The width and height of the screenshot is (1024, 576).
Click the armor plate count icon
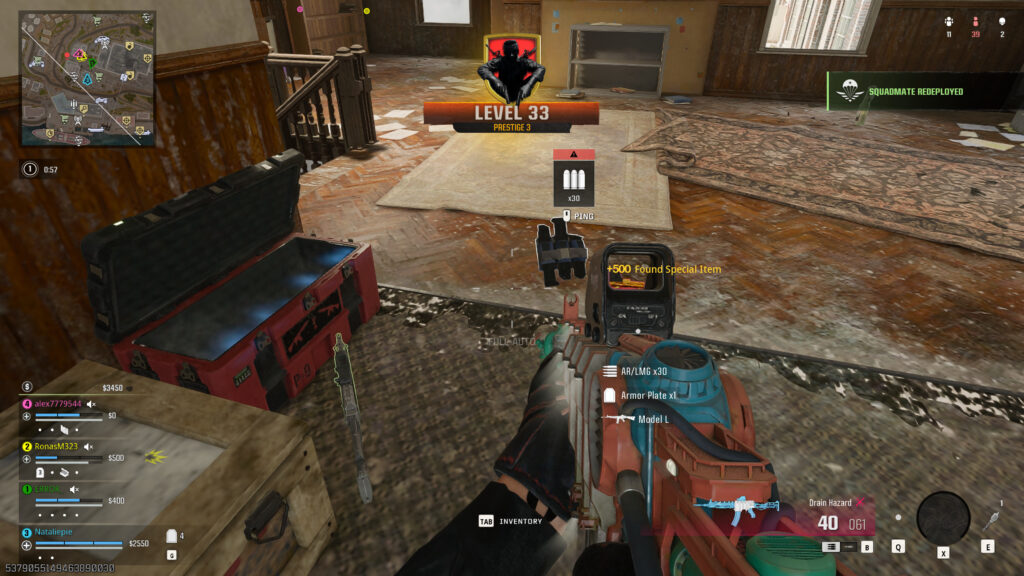(171, 536)
